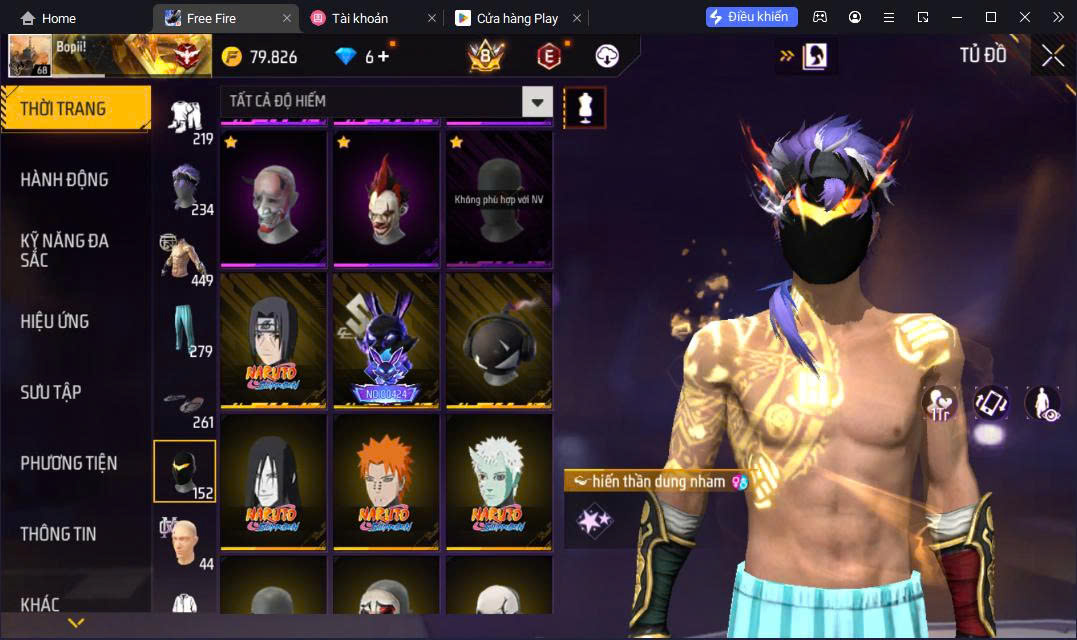The height and width of the screenshot is (640, 1077).
Task: Select the white-haired Naruto head item
Action: coord(499,481)
